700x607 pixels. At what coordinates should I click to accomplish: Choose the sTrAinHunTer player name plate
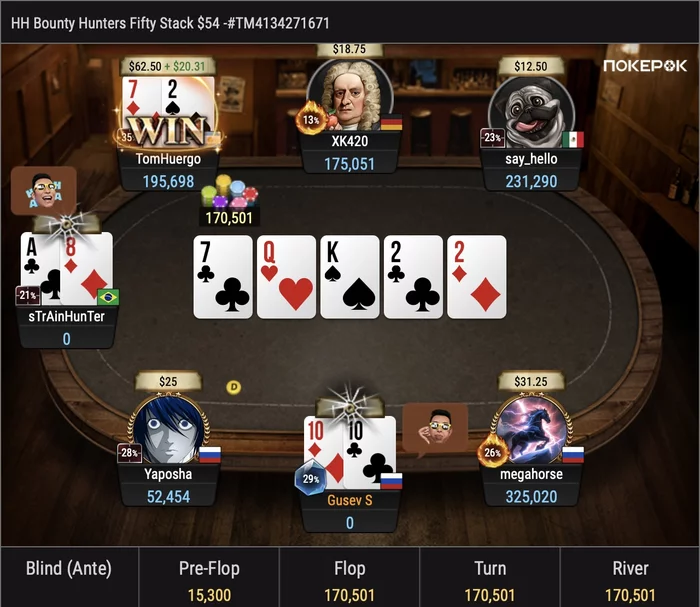point(68,316)
